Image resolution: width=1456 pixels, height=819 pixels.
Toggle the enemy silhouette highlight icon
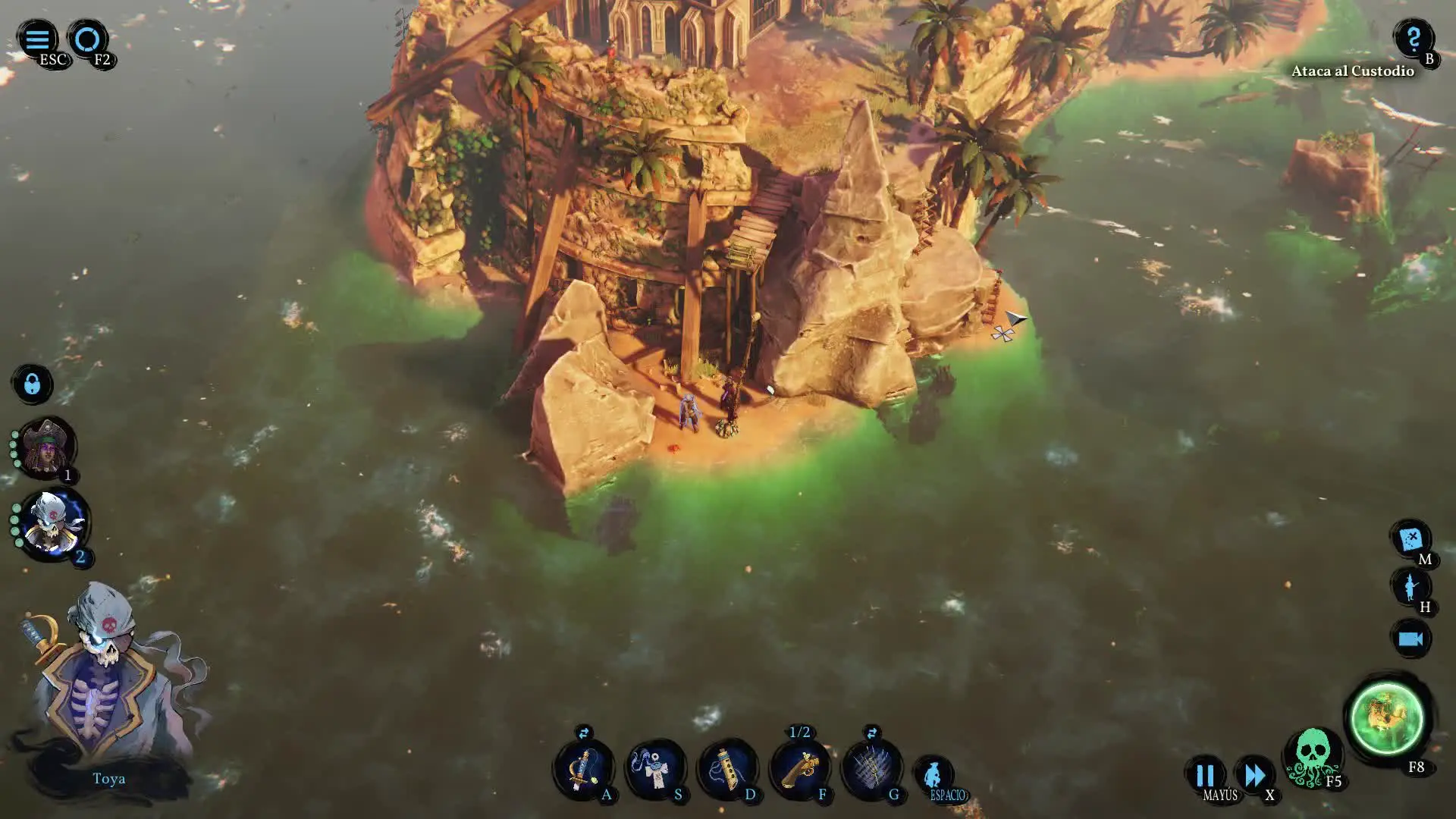(x=1410, y=587)
